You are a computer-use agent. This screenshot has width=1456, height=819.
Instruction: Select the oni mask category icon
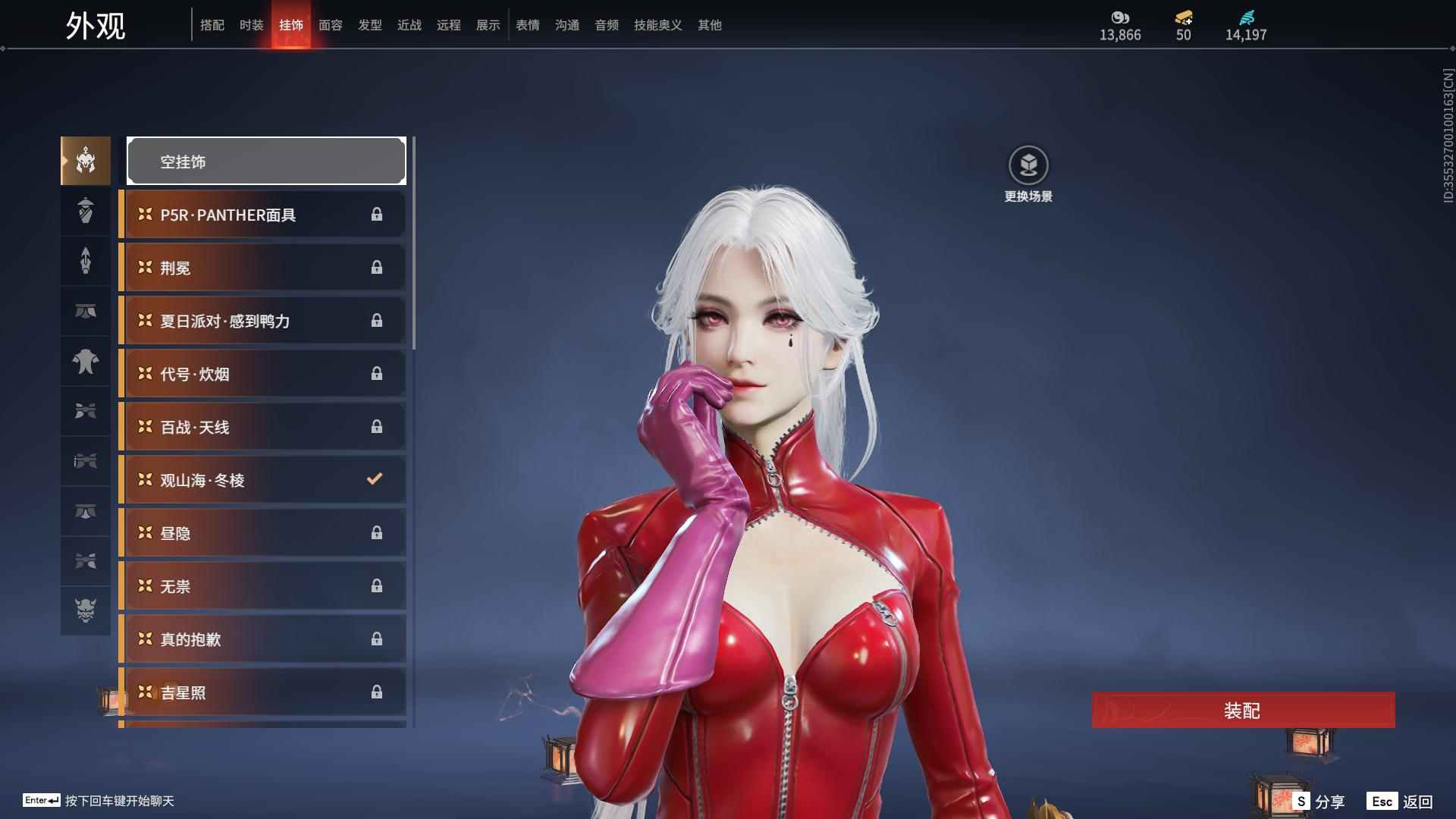pyautogui.click(x=86, y=610)
